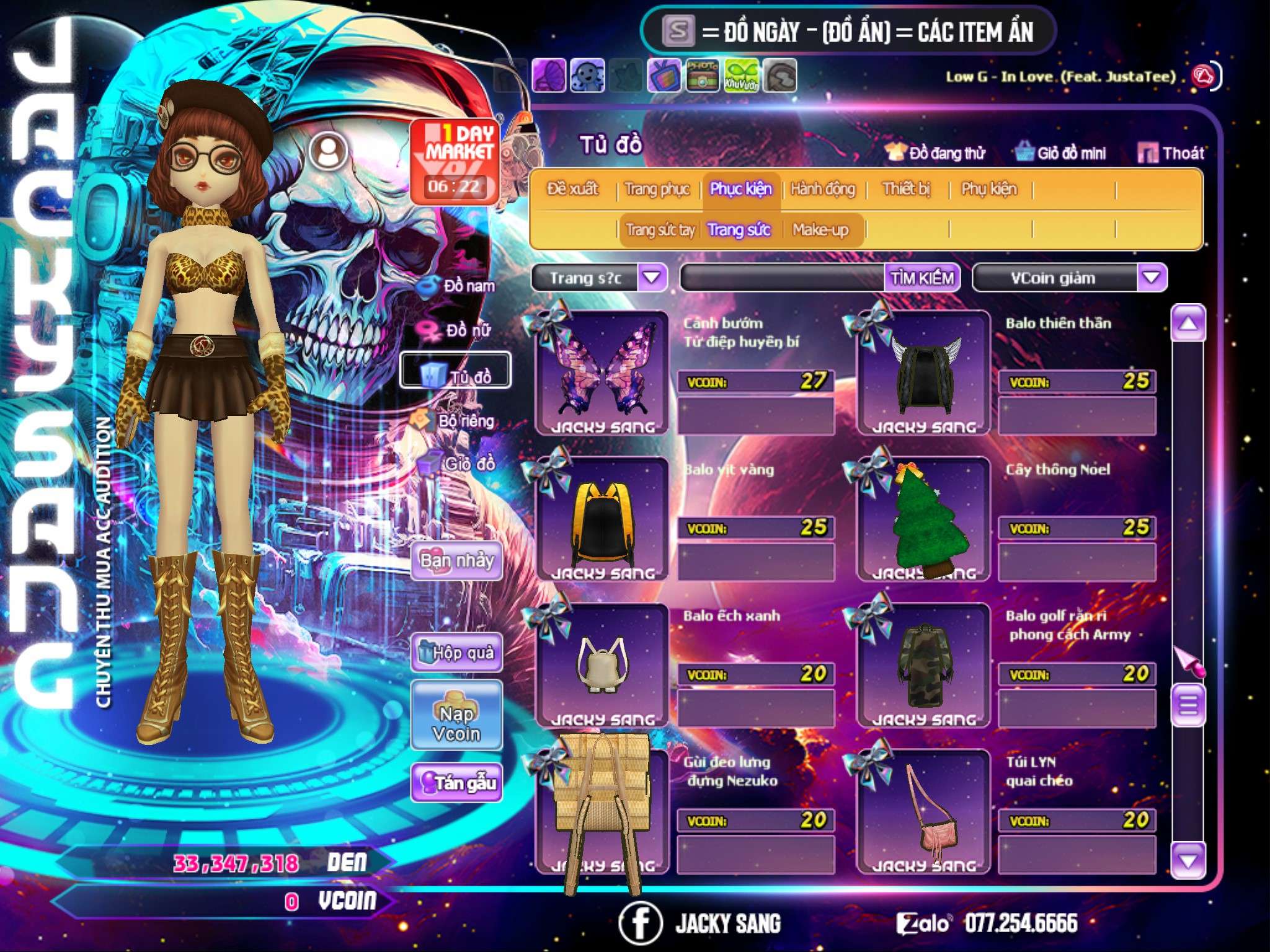This screenshot has height=952, width=1270.
Task: Click the TÌM KIẾM search button
Action: 922,278
